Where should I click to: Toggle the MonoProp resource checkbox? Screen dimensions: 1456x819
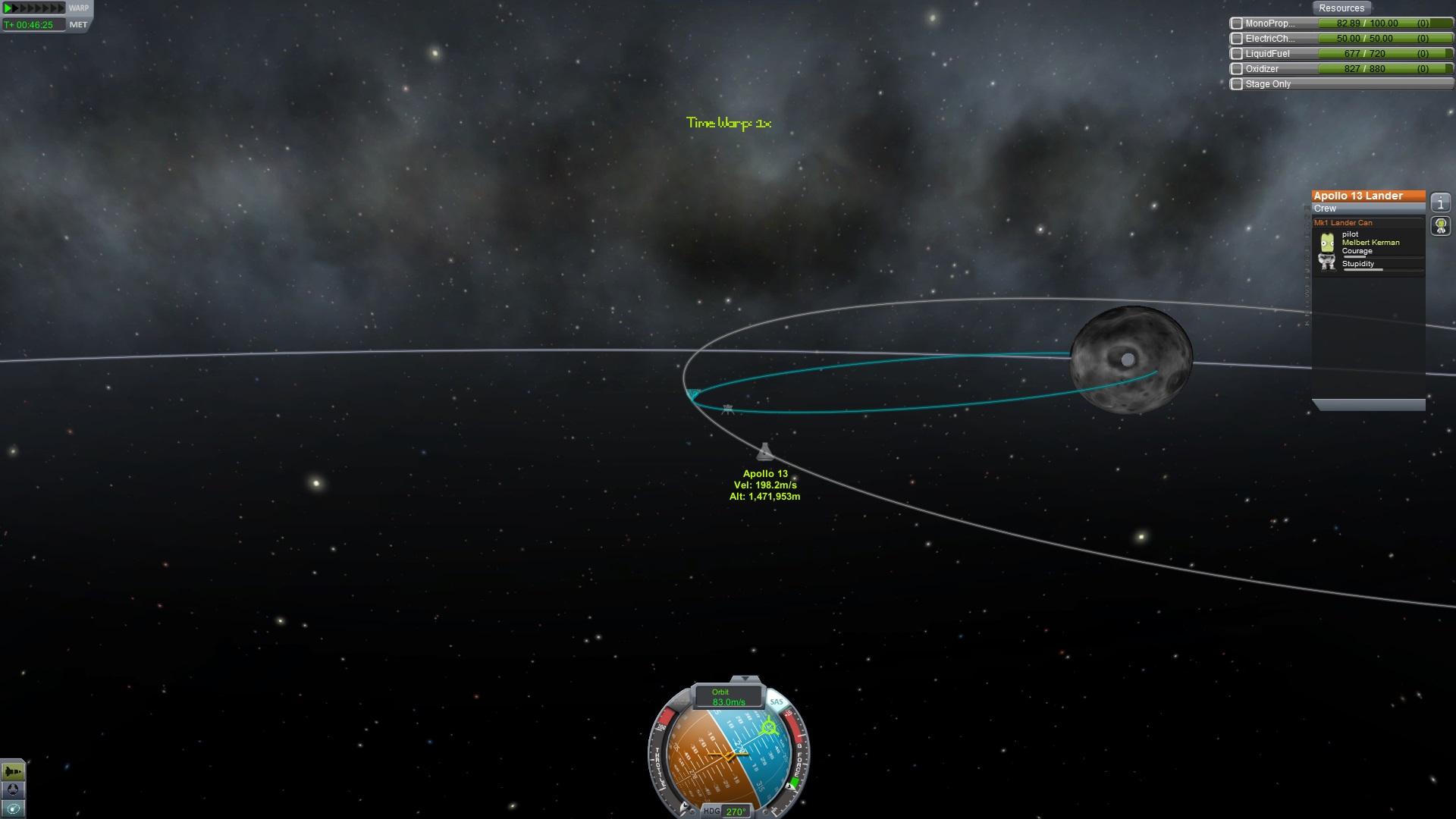1237,24
